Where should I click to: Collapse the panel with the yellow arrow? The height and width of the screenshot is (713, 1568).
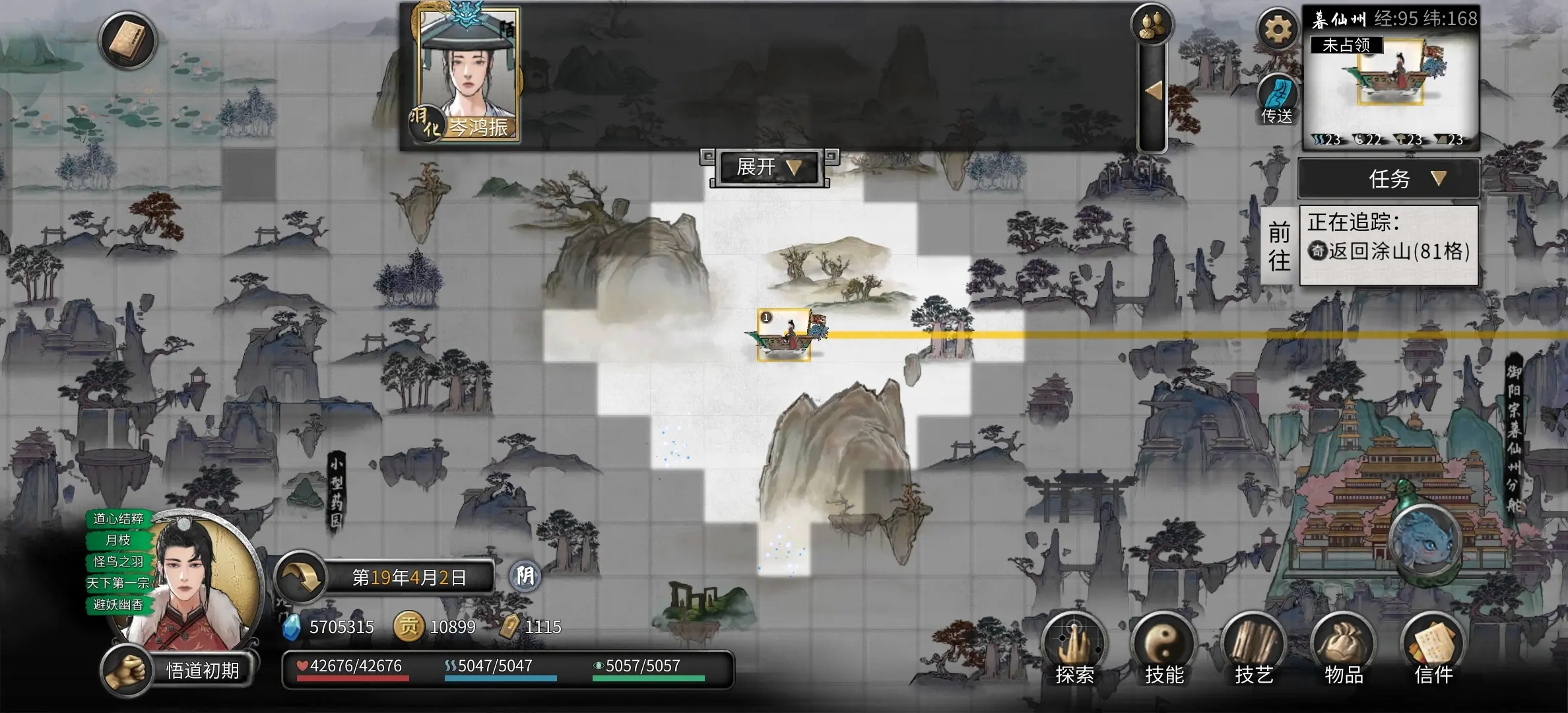1153,91
